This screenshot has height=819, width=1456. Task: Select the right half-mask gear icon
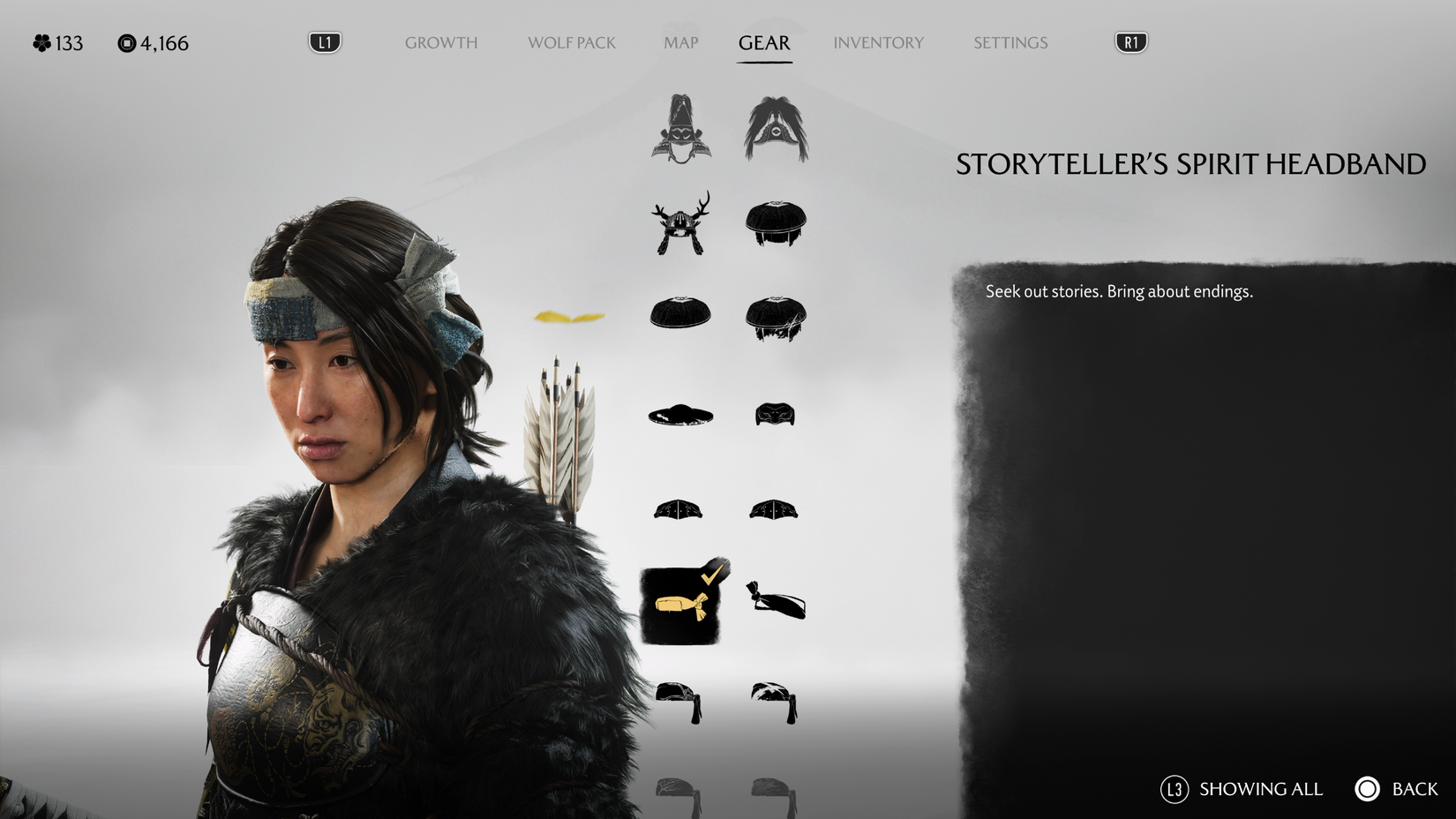pyautogui.click(x=775, y=507)
